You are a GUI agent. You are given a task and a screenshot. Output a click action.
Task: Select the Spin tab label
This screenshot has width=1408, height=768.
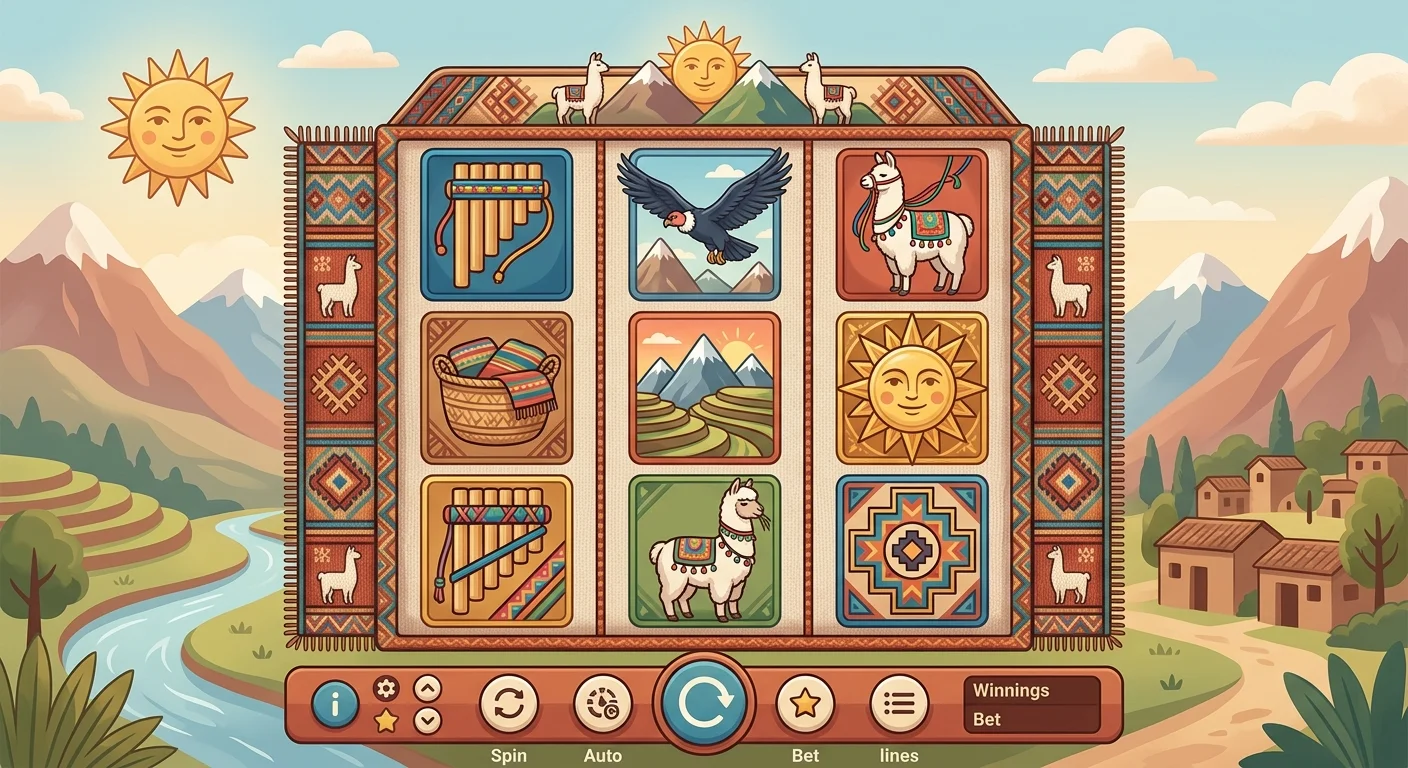(x=507, y=756)
